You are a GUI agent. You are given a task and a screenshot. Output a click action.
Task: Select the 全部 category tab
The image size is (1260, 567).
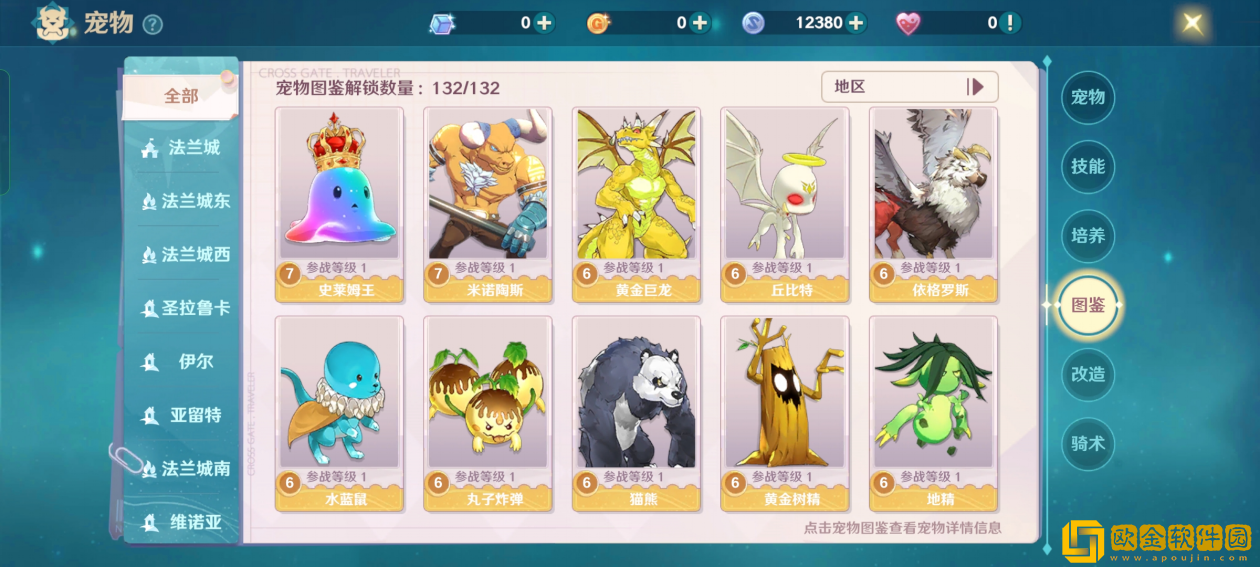(181, 96)
